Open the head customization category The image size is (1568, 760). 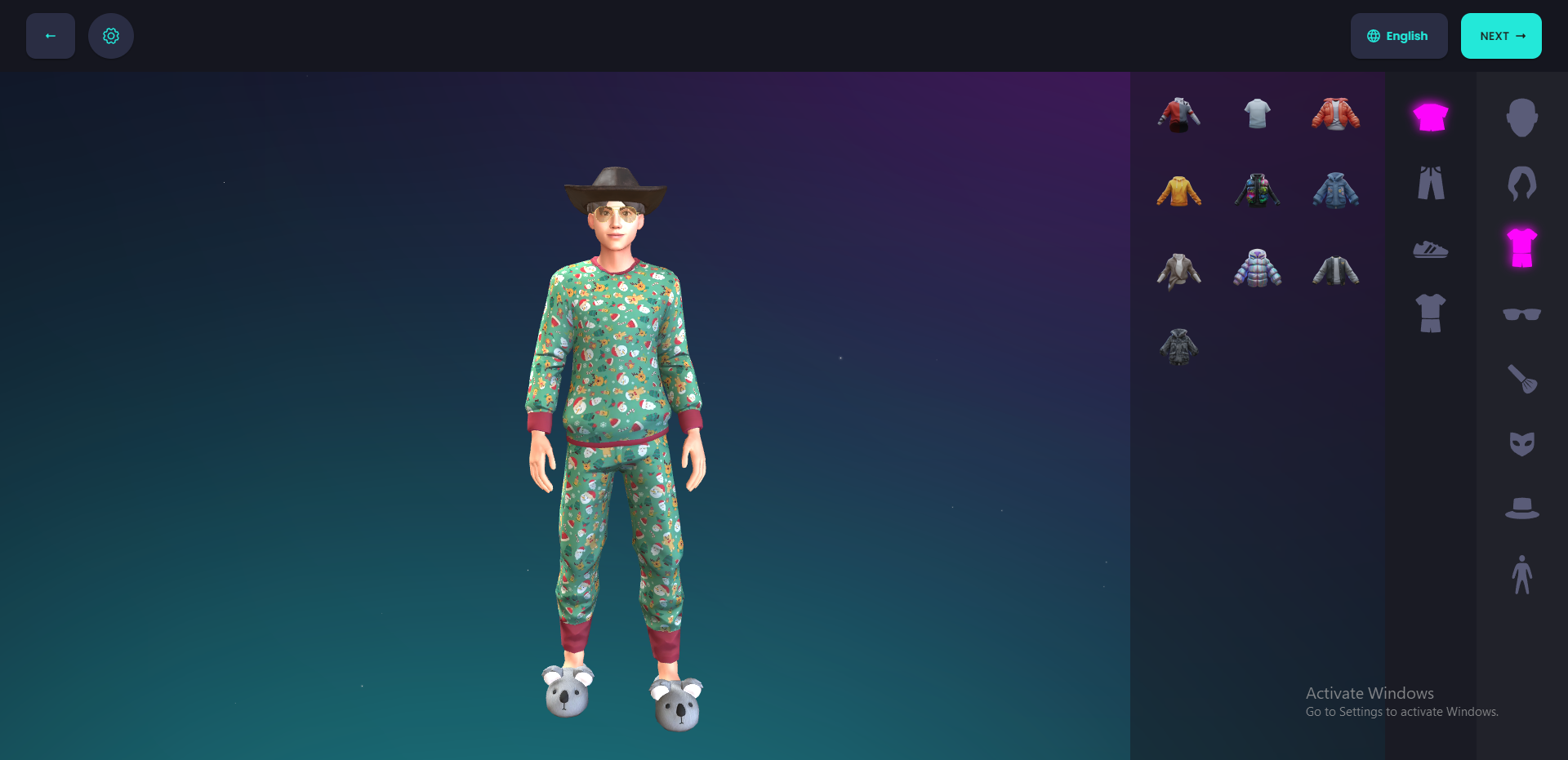[1521, 118]
